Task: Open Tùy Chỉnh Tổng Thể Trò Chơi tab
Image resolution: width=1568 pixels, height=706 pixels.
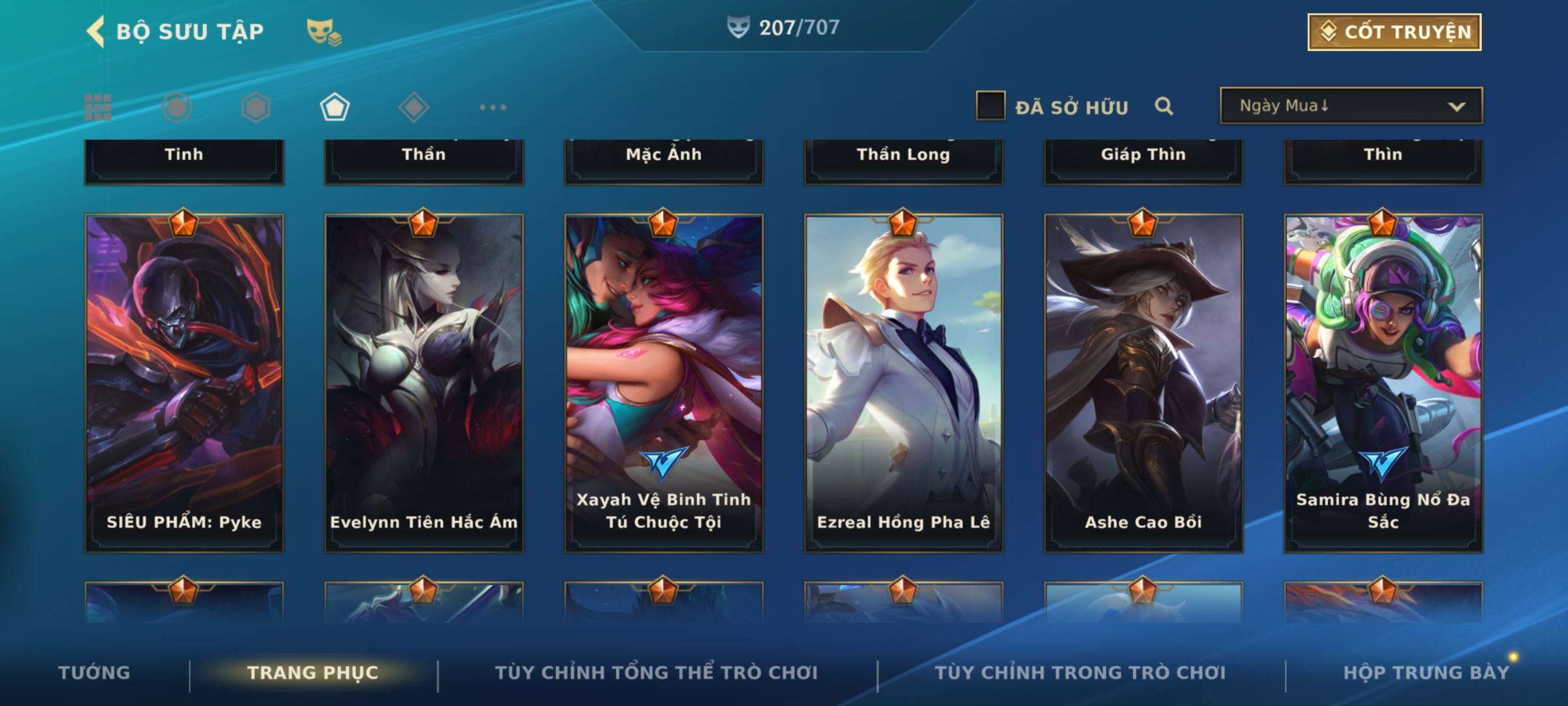Action: (x=656, y=673)
